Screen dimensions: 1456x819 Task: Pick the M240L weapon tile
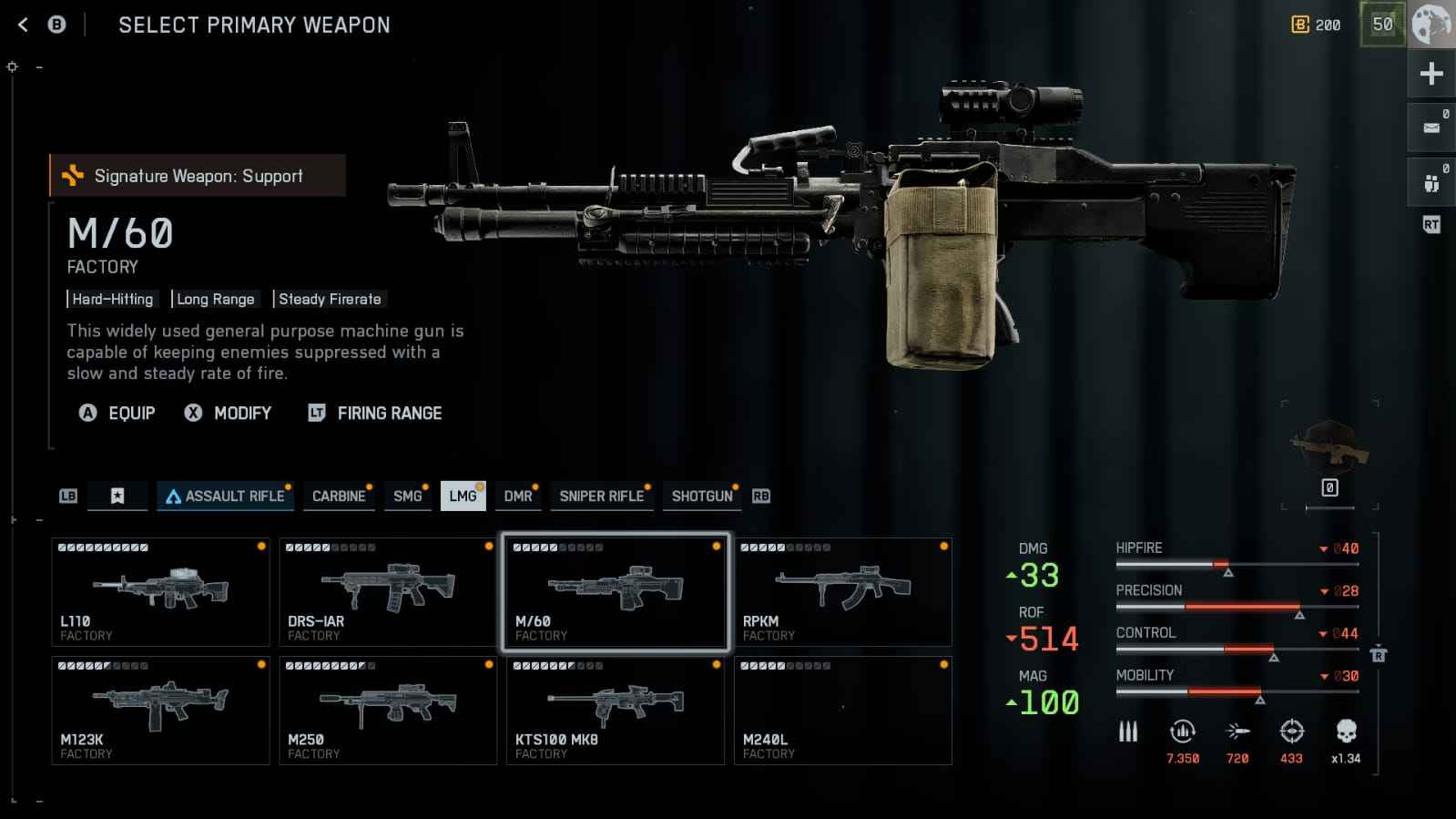843,711
